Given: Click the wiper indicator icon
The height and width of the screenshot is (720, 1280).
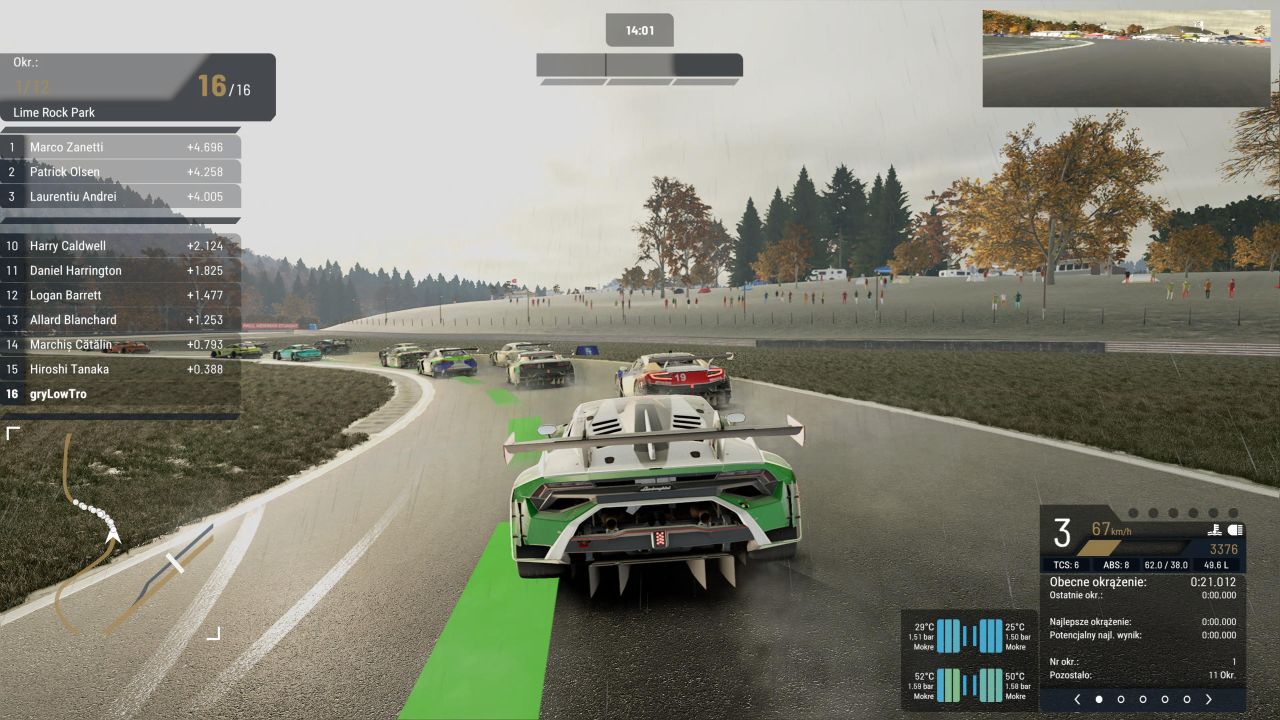Looking at the screenshot, I should (x=1214, y=530).
